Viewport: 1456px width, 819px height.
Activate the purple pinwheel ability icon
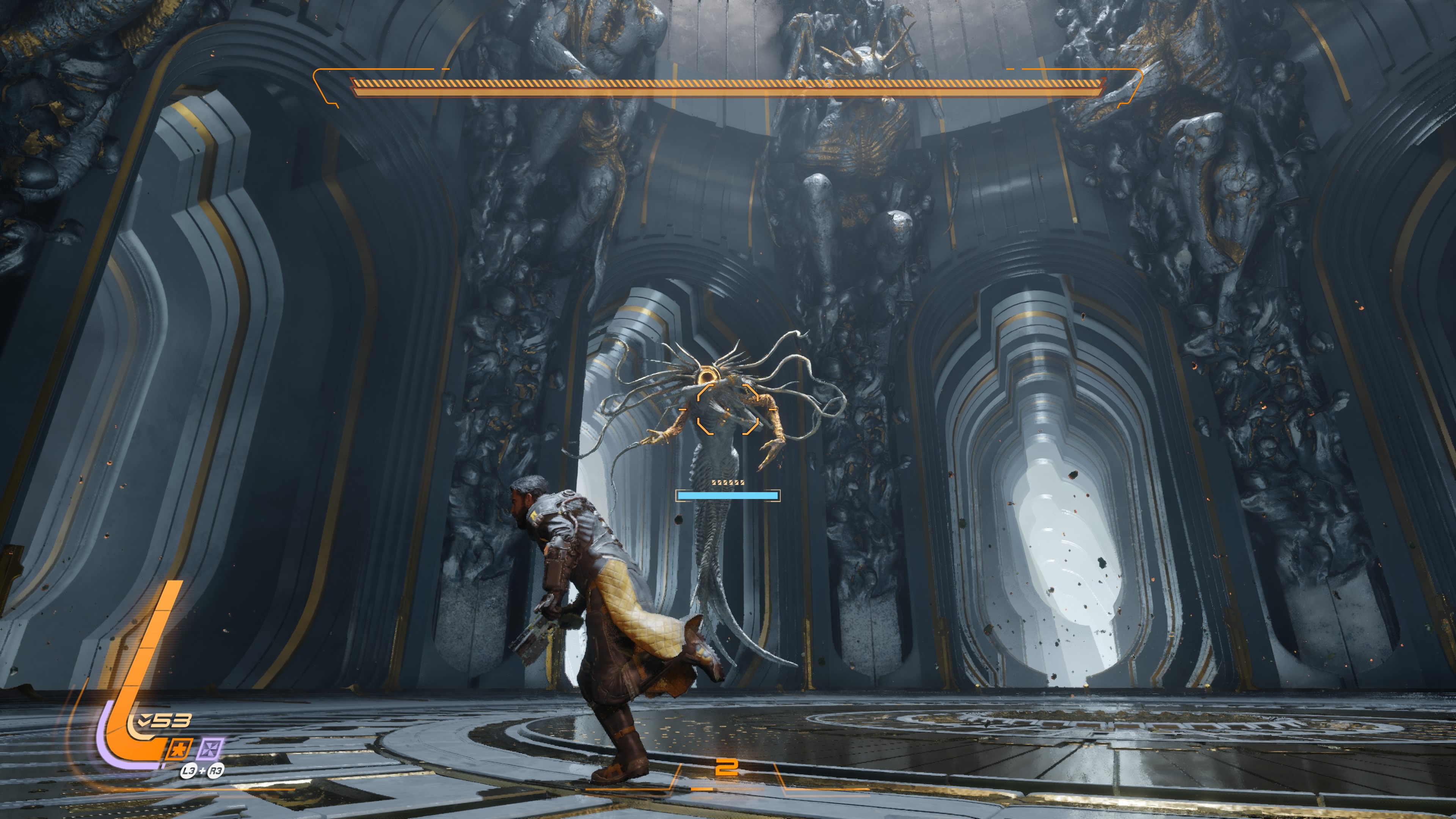tap(210, 749)
